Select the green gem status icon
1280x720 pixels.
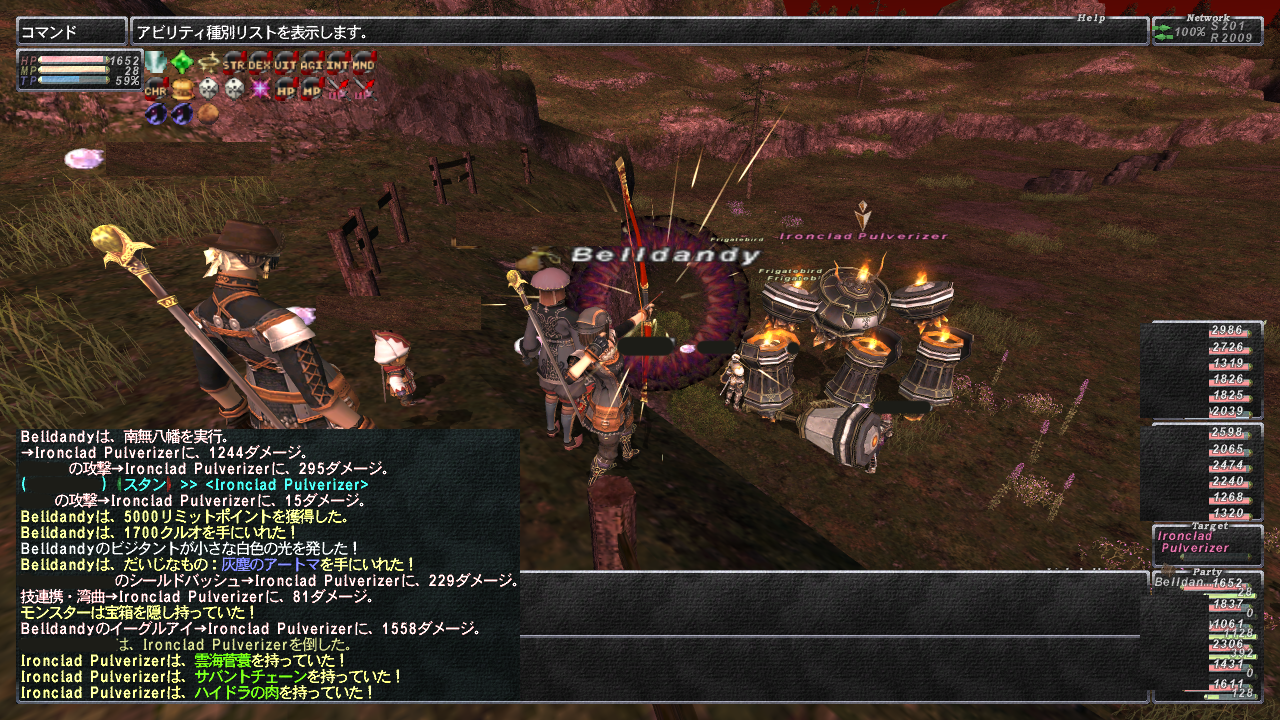pyautogui.click(x=182, y=64)
